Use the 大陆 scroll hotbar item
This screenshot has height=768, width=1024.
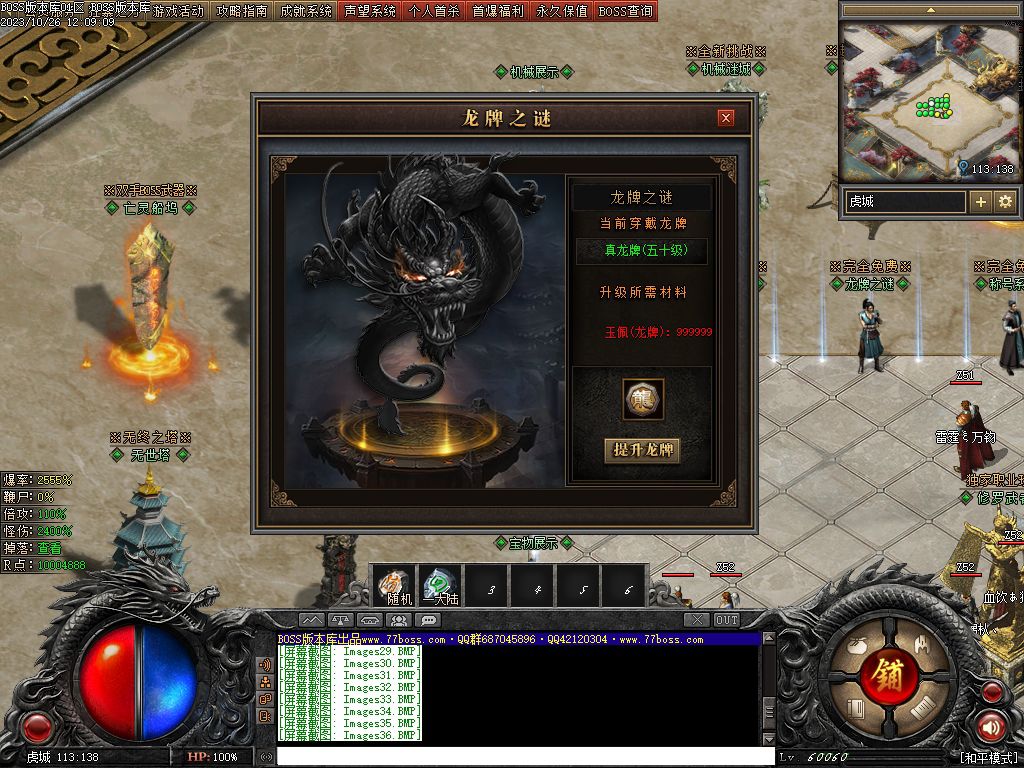click(441, 585)
